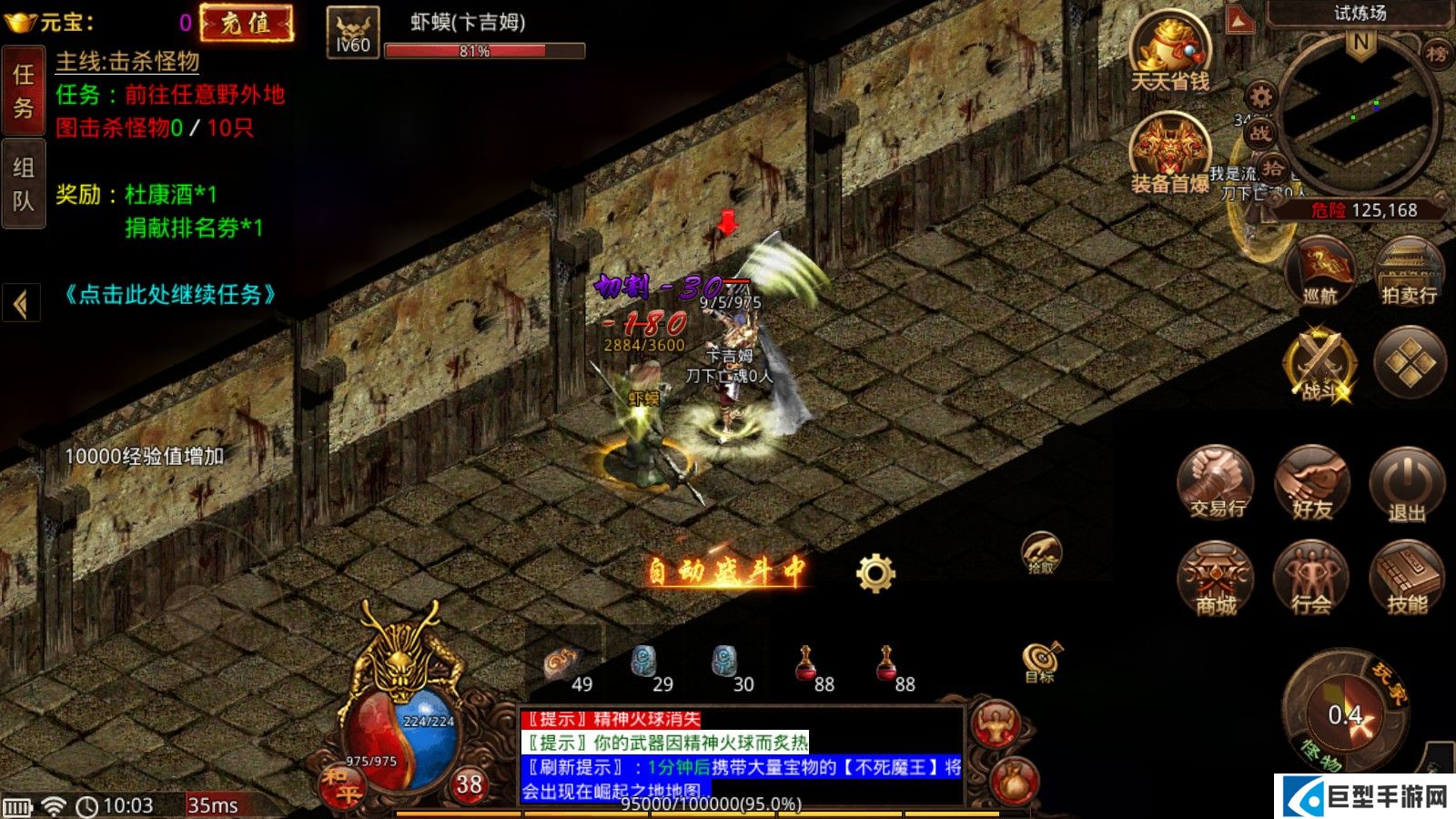
Task: Open the 交易行 trading house
Action: (1216, 483)
